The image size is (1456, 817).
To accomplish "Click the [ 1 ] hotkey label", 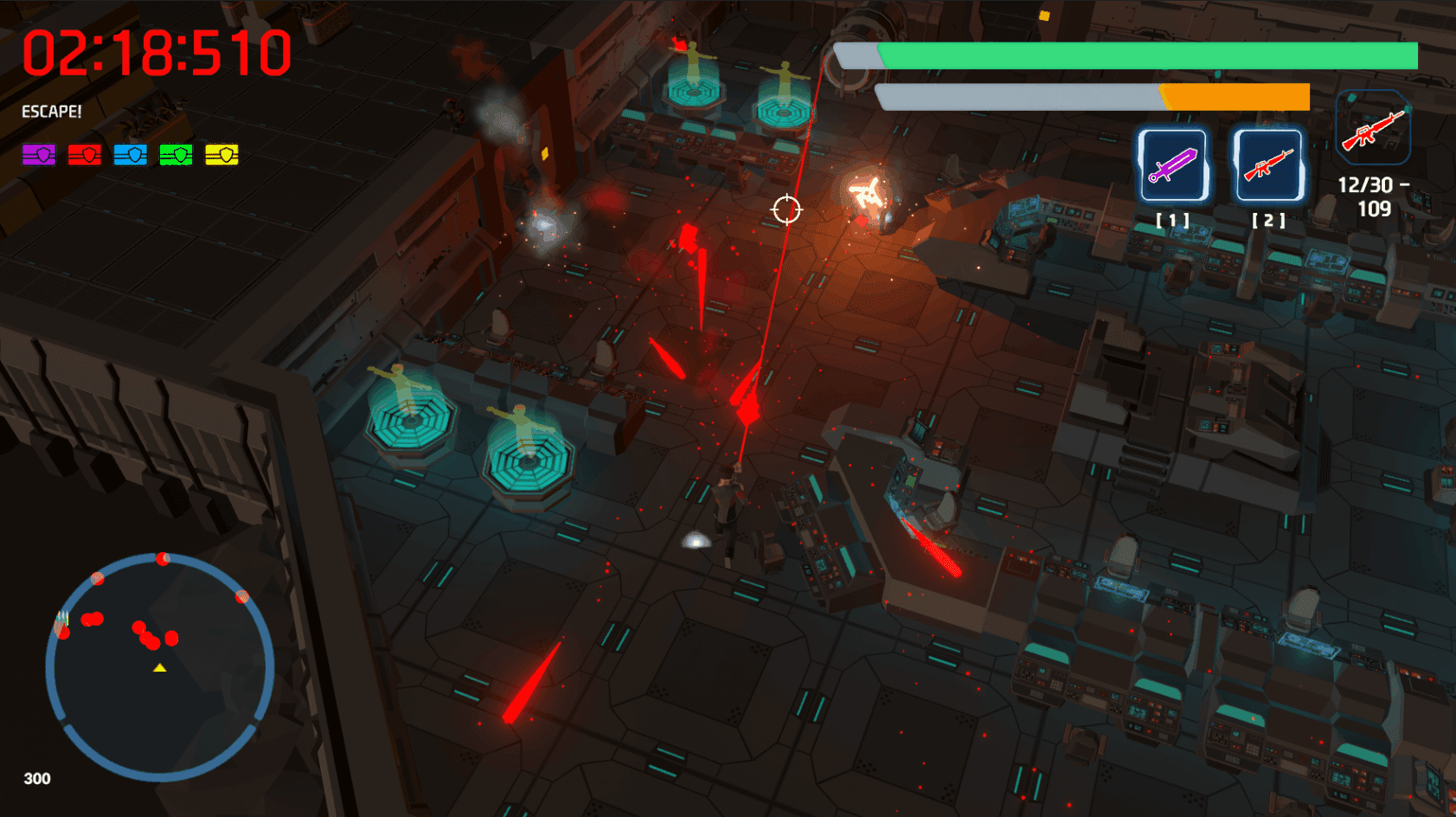I will 1174,221.
